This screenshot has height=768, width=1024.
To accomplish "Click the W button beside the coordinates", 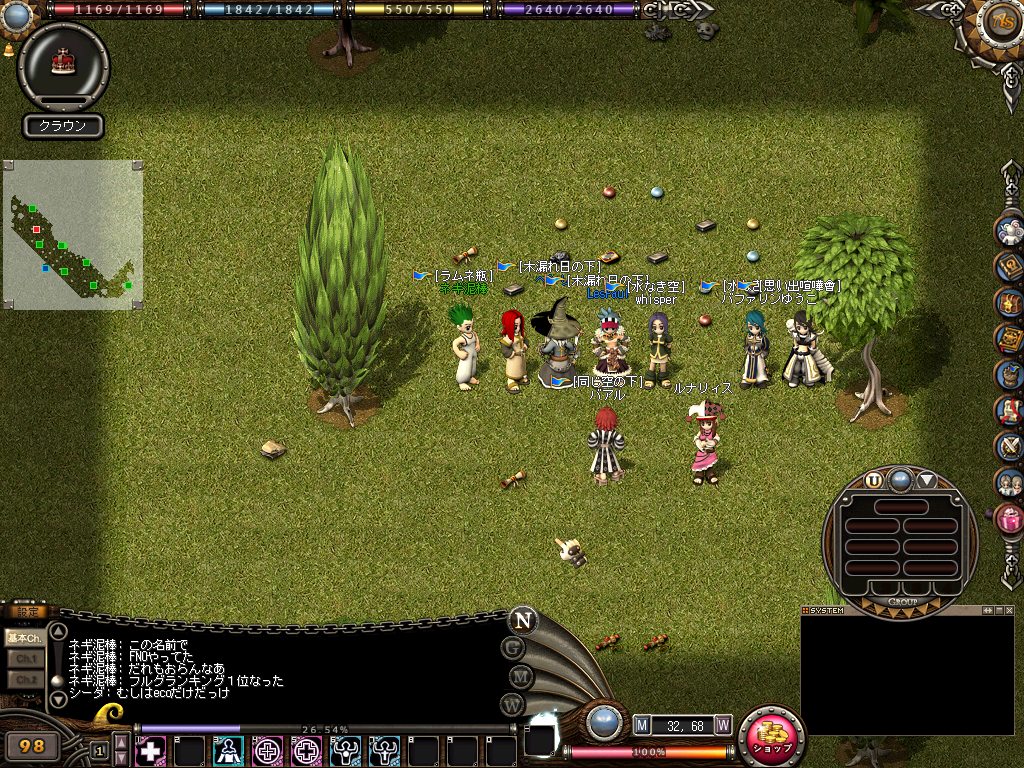I will [x=722, y=724].
